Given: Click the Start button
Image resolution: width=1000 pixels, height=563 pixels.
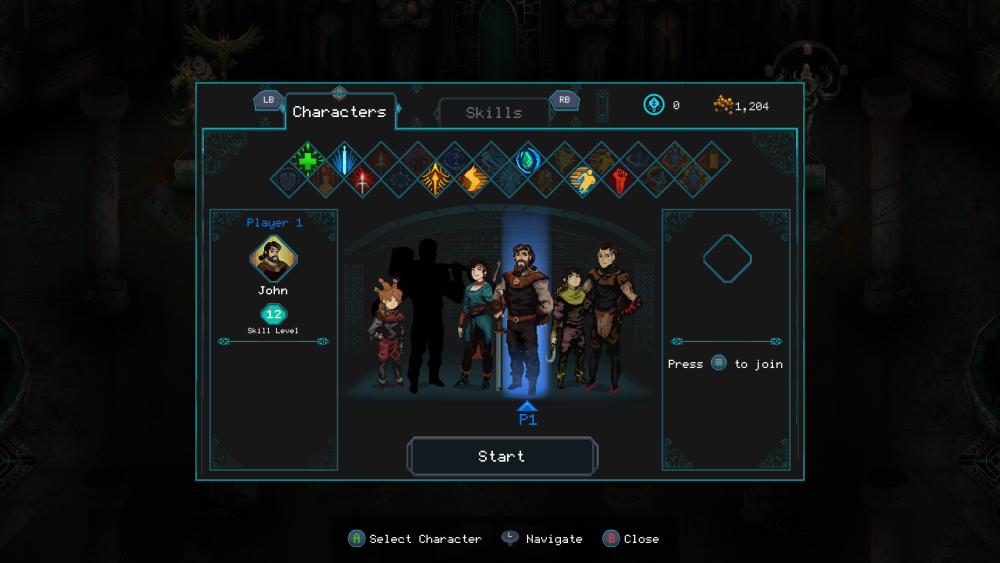Looking at the screenshot, I should 502,456.
